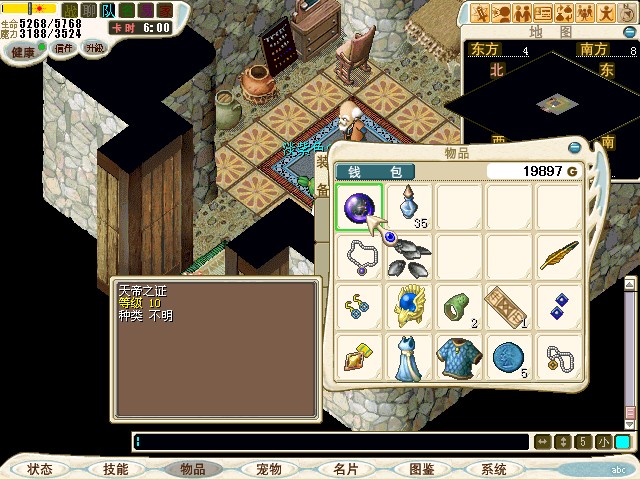
Task: Open the 信件 (Mail) button
Action: coord(64,48)
